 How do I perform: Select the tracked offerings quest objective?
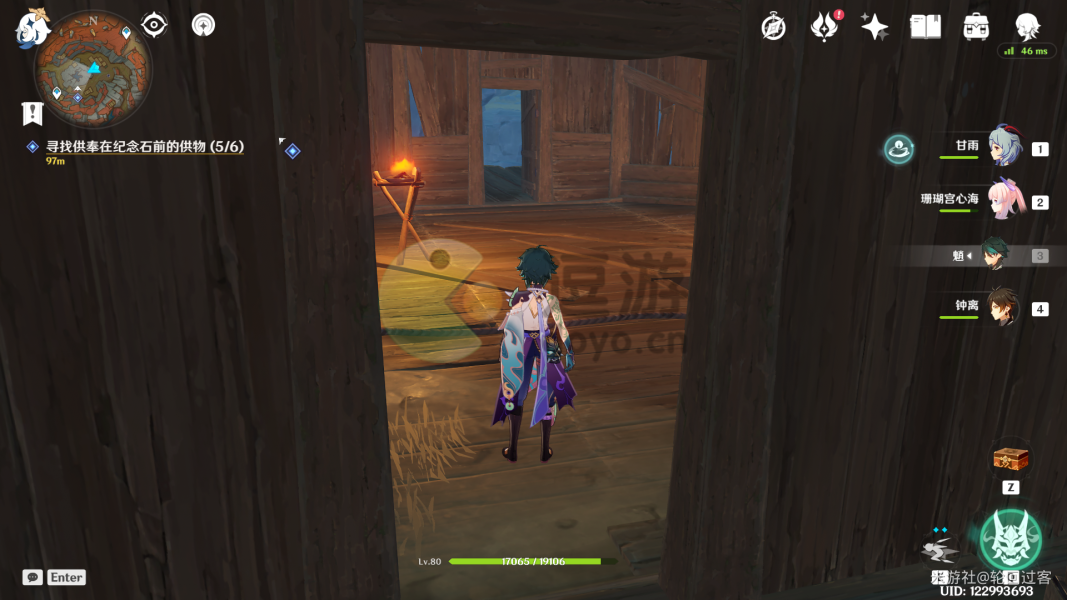point(144,147)
